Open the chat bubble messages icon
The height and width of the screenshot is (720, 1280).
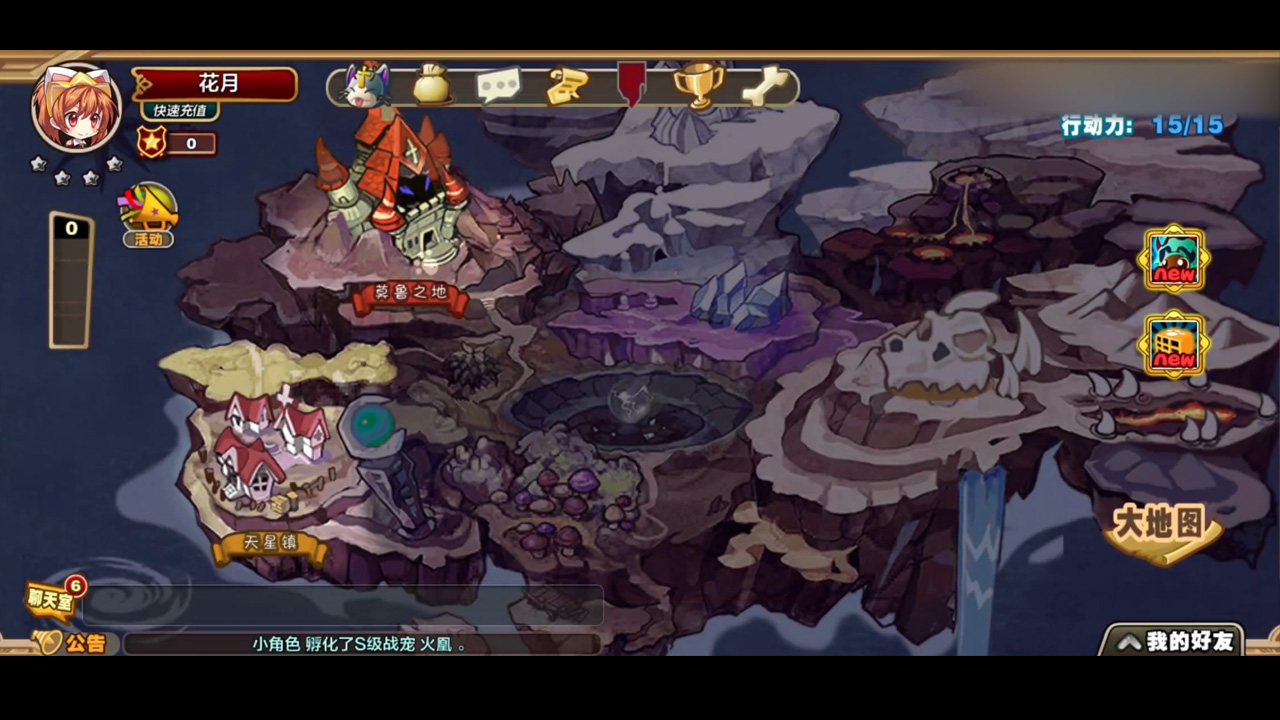499,85
